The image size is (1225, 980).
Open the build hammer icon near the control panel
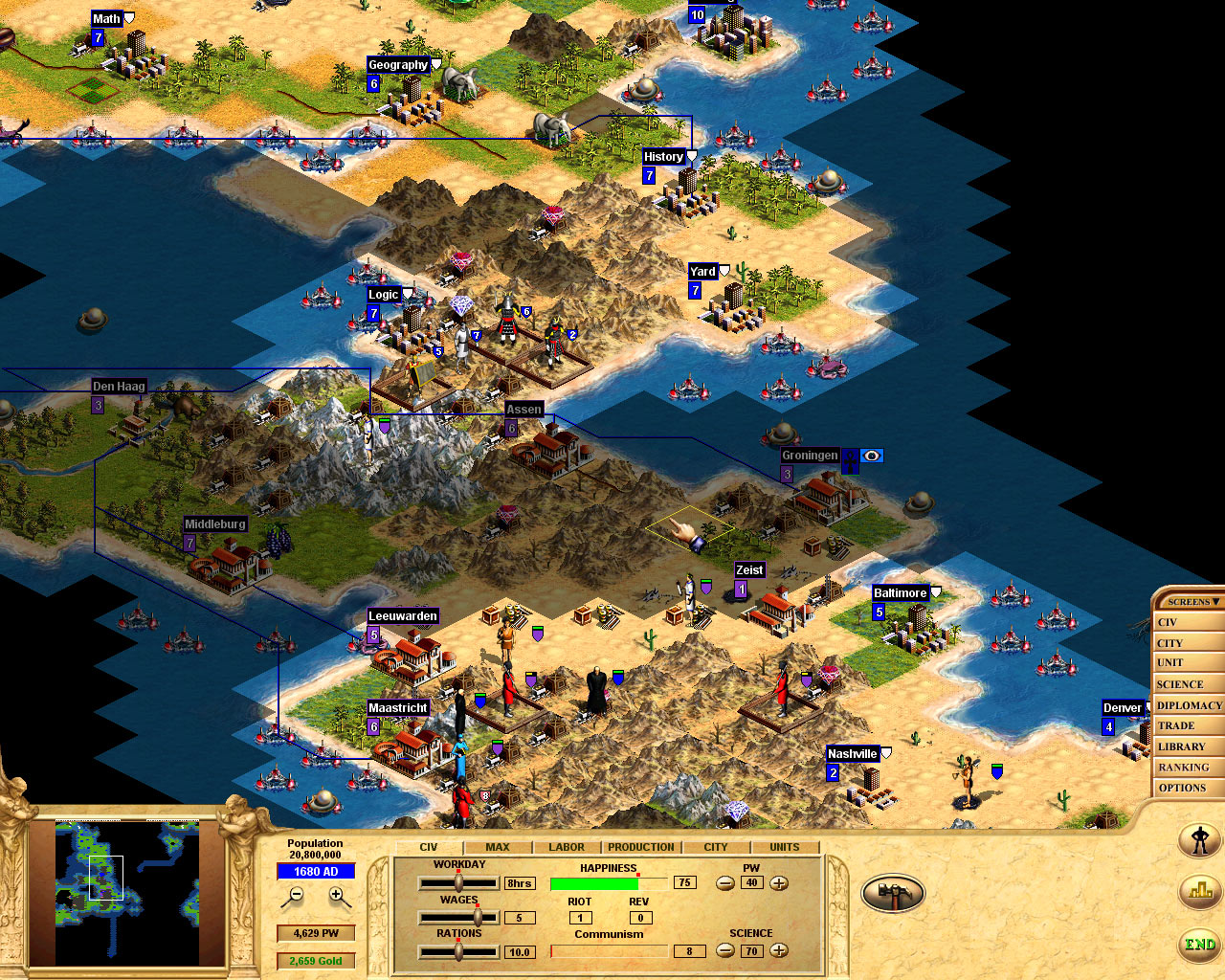point(894,892)
